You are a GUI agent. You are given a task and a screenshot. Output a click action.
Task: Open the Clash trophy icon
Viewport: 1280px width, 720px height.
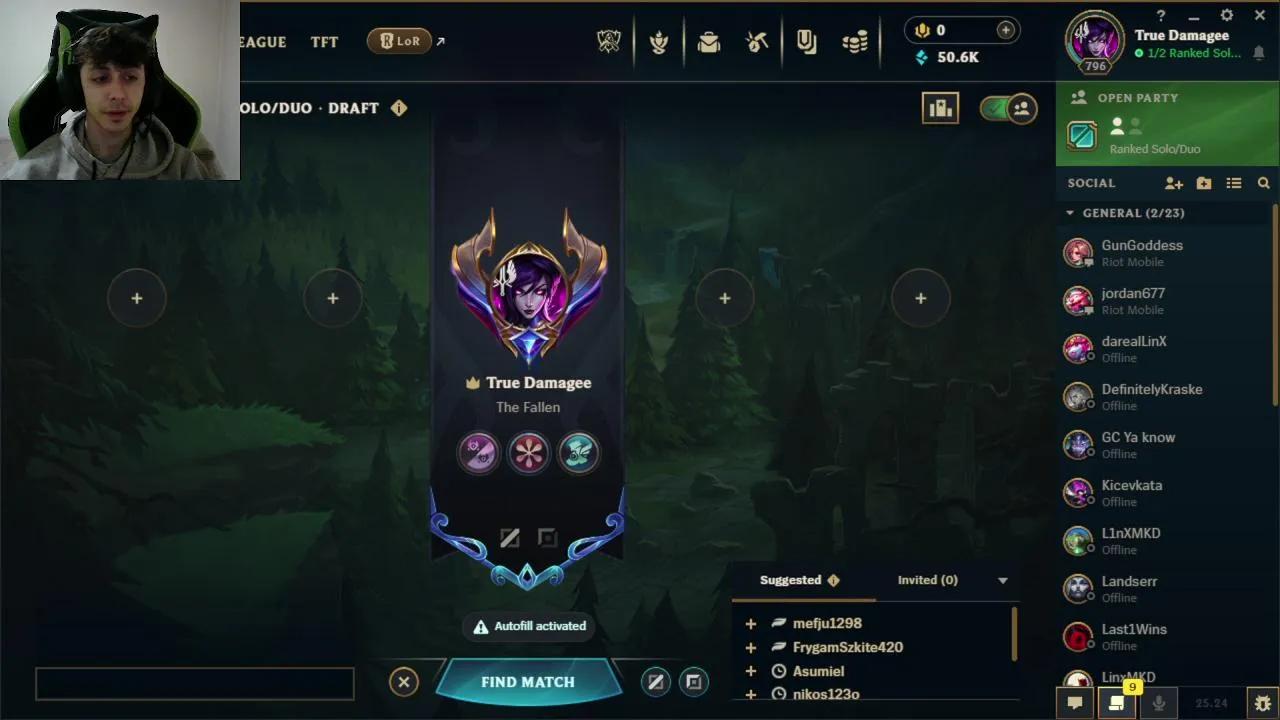tap(659, 42)
